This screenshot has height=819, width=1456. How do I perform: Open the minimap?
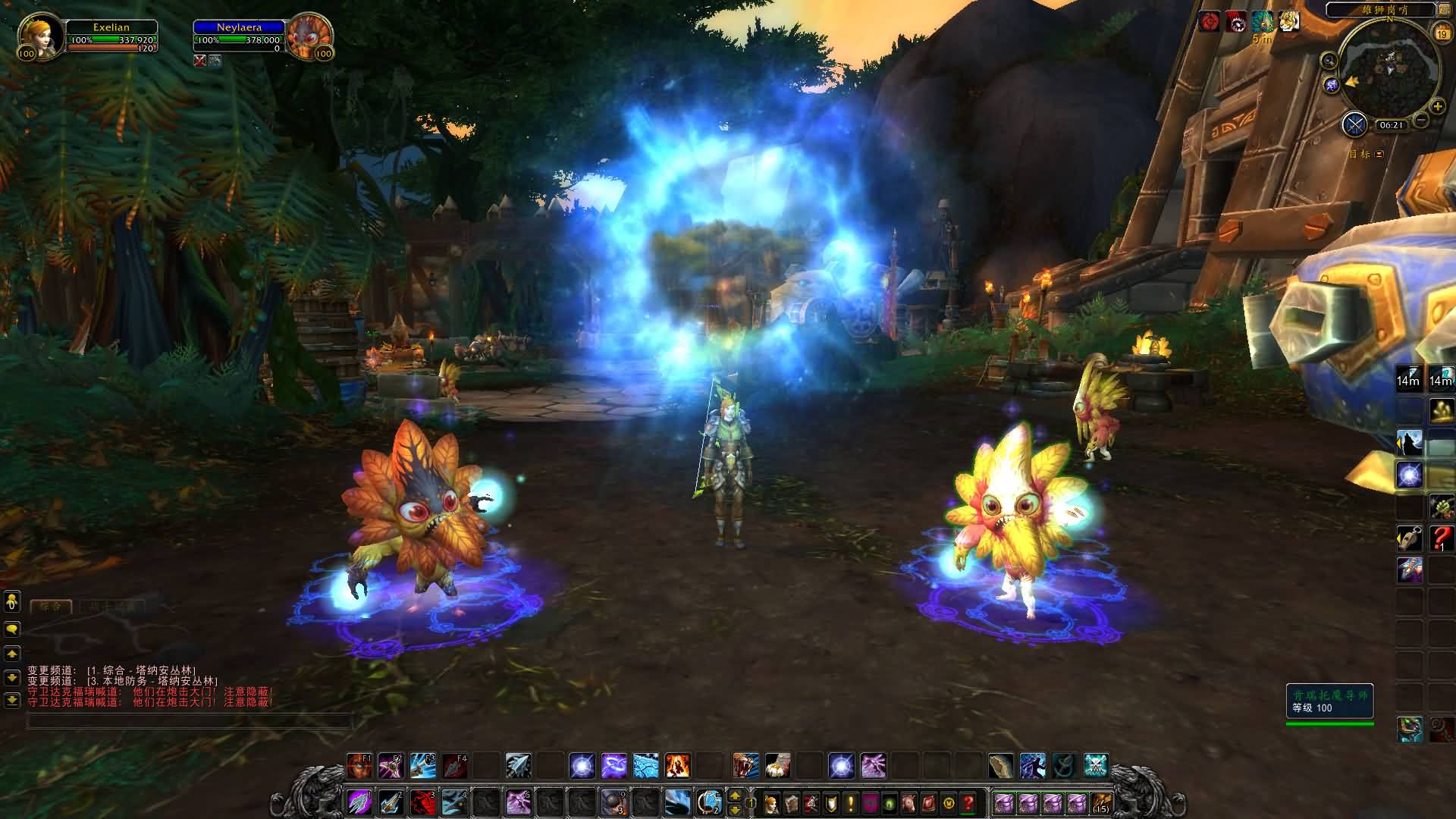click(1389, 67)
